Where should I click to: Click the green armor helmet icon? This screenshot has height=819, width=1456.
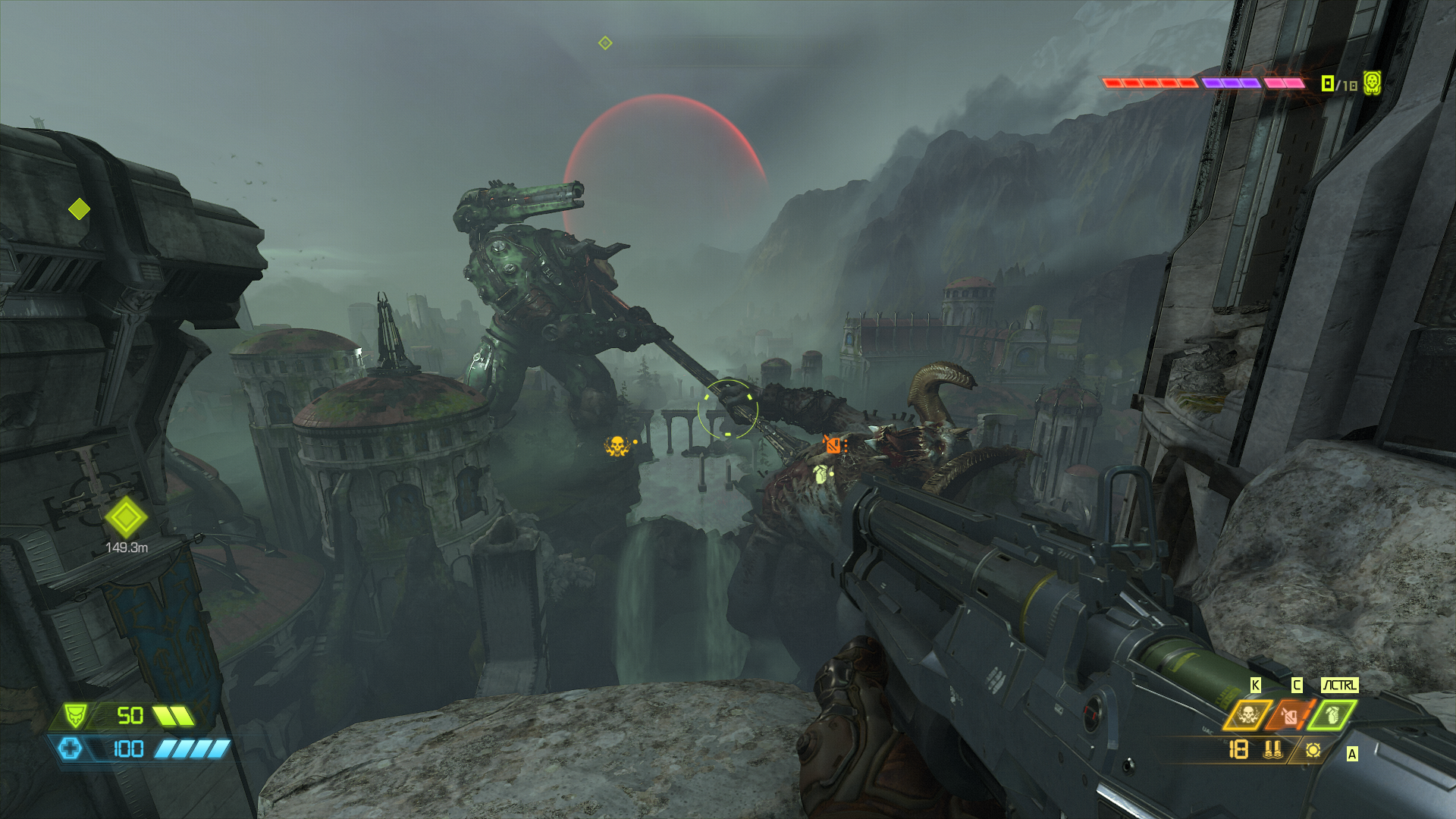coord(75,715)
